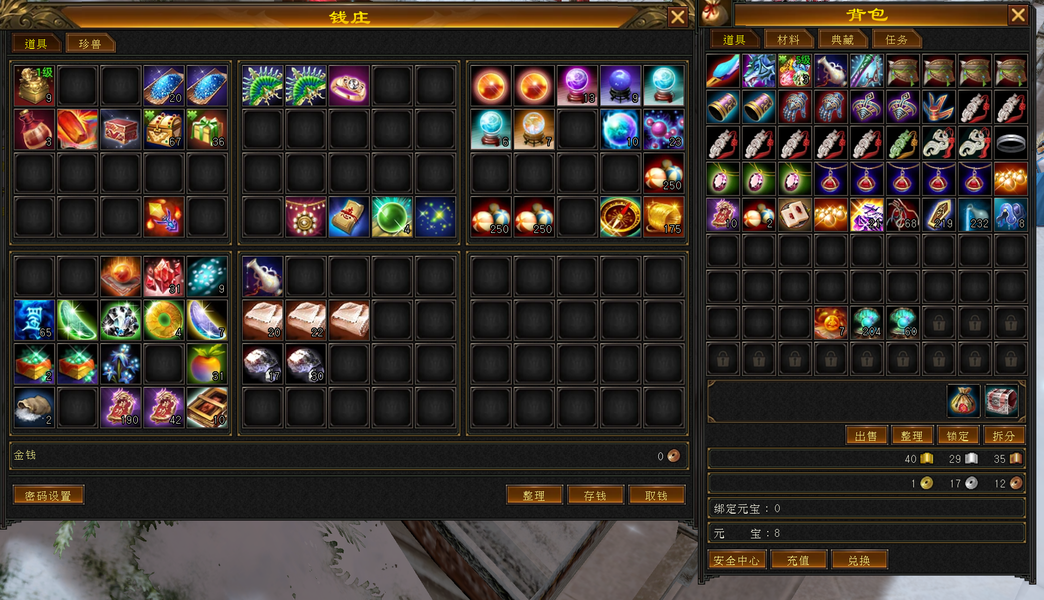Choose the 取钱 withdraw money button
The image size is (1044, 600).
656,495
